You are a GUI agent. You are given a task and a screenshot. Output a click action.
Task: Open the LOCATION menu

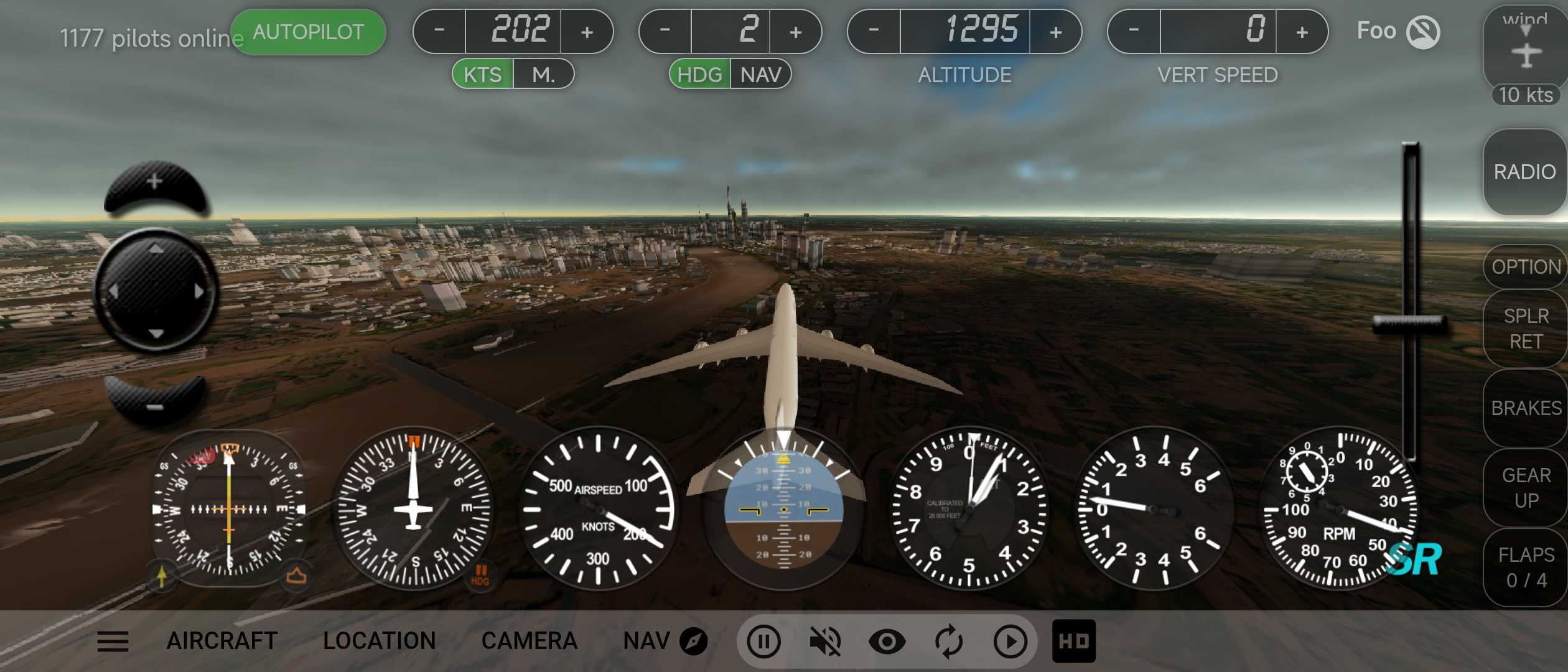[380, 641]
